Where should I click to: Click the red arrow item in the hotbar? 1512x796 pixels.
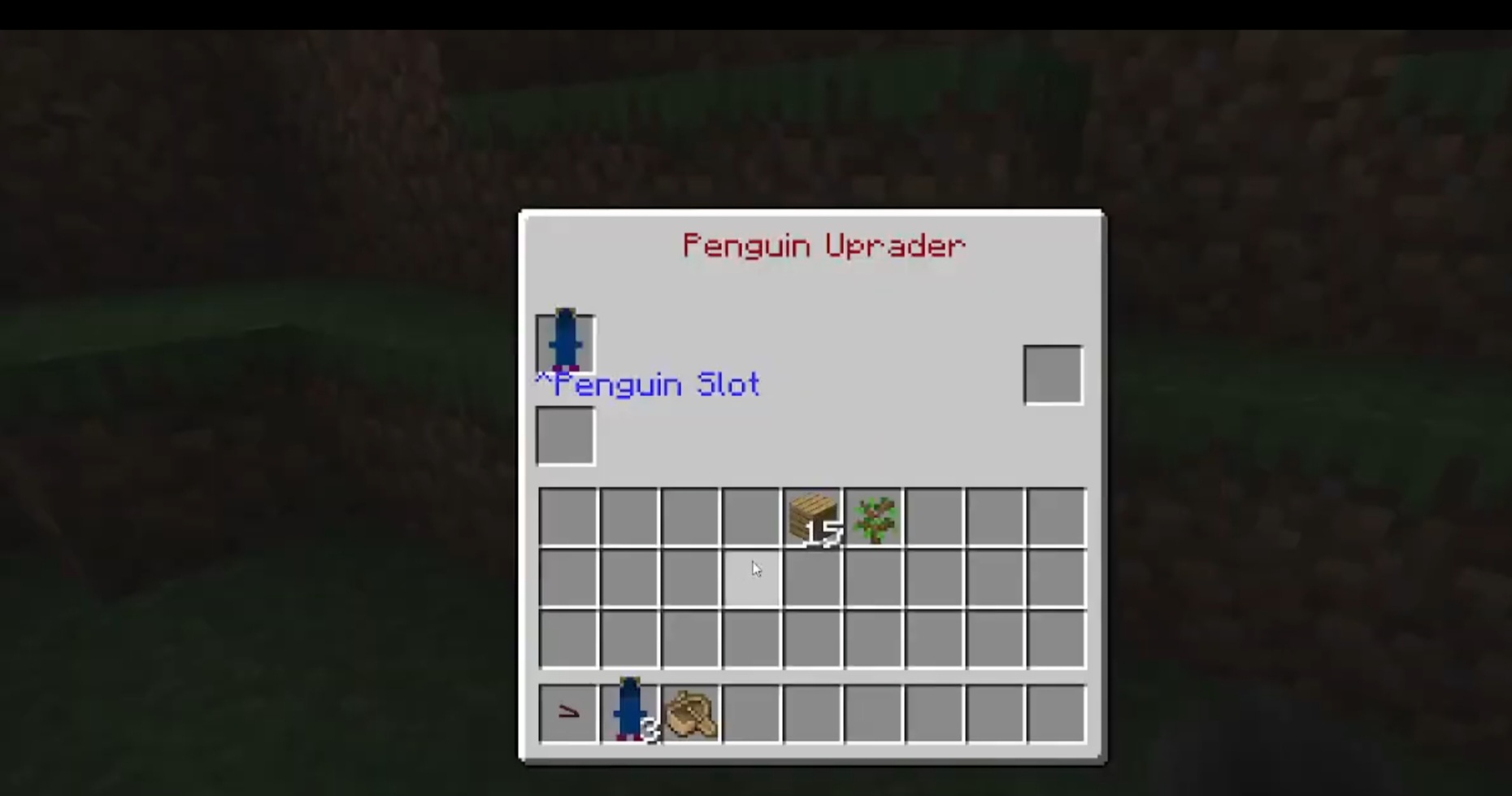click(567, 713)
